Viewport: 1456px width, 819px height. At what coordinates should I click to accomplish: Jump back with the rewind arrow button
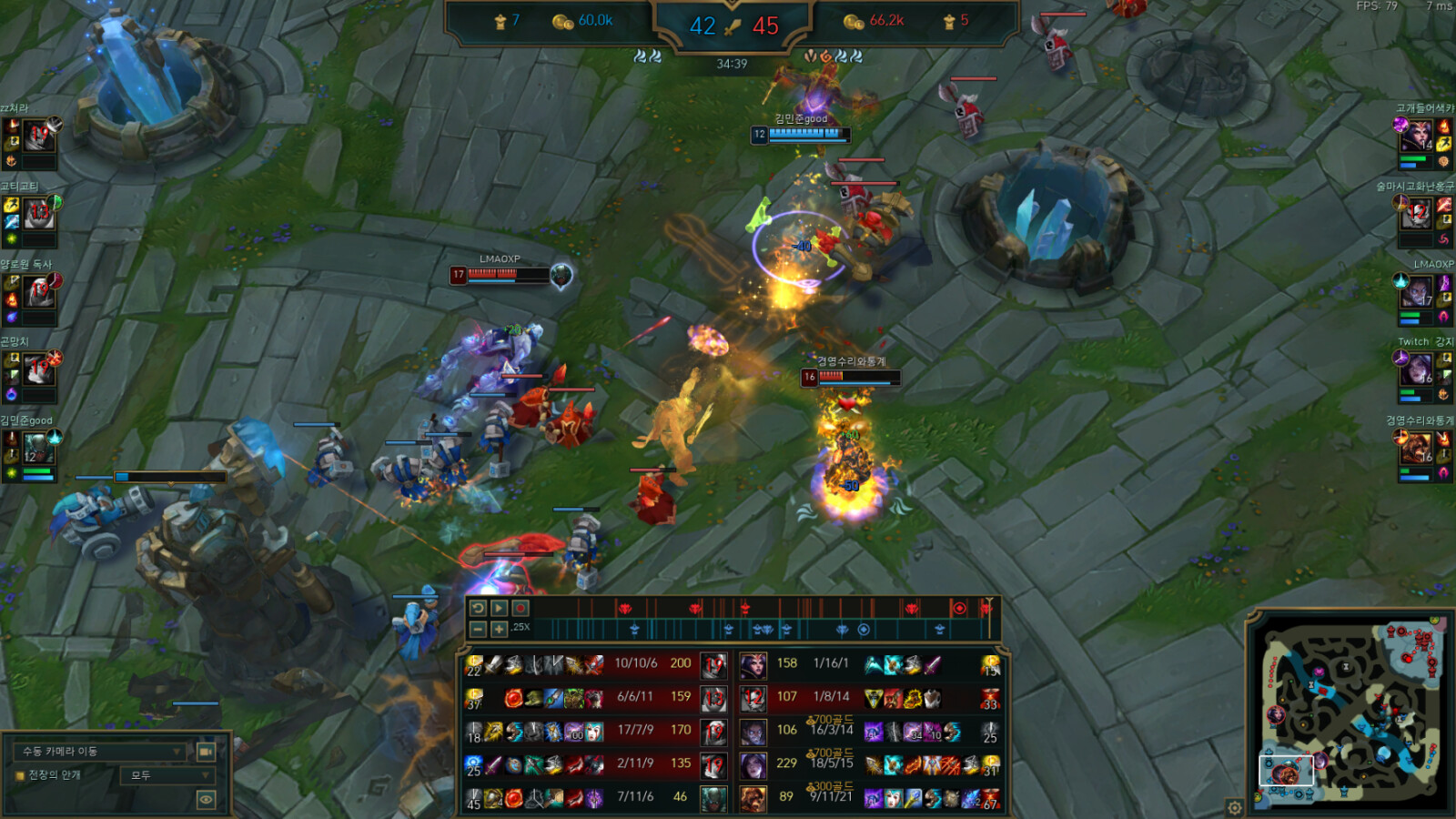tap(478, 608)
